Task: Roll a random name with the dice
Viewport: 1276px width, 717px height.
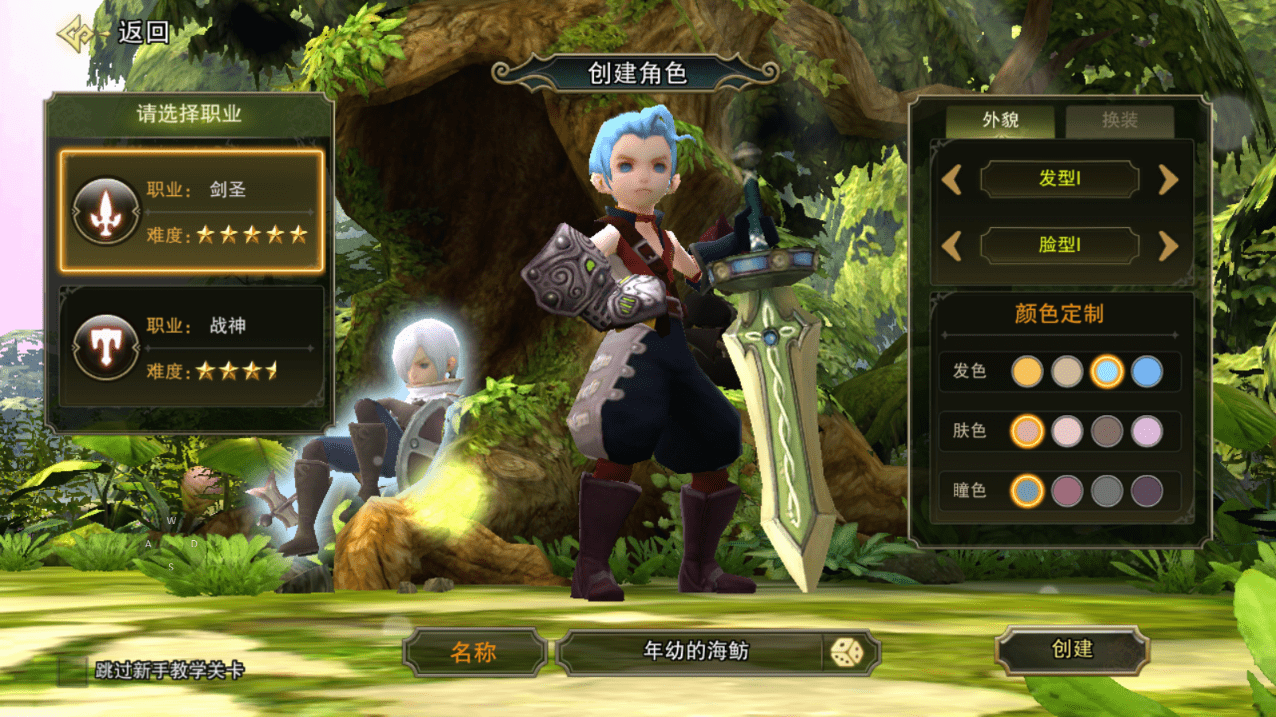Action: click(846, 653)
